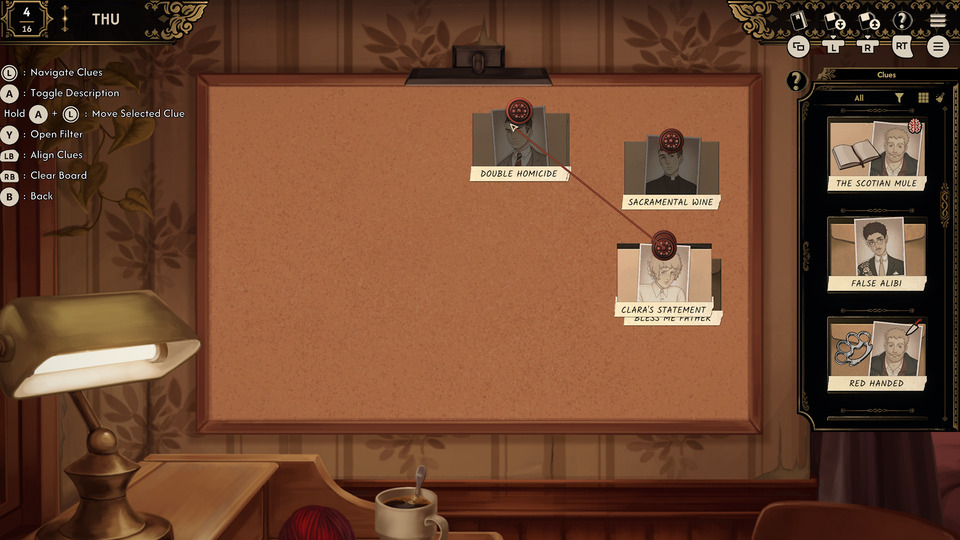The width and height of the screenshot is (960, 540).
Task: Open the journal notebook icon
Action: (x=798, y=19)
